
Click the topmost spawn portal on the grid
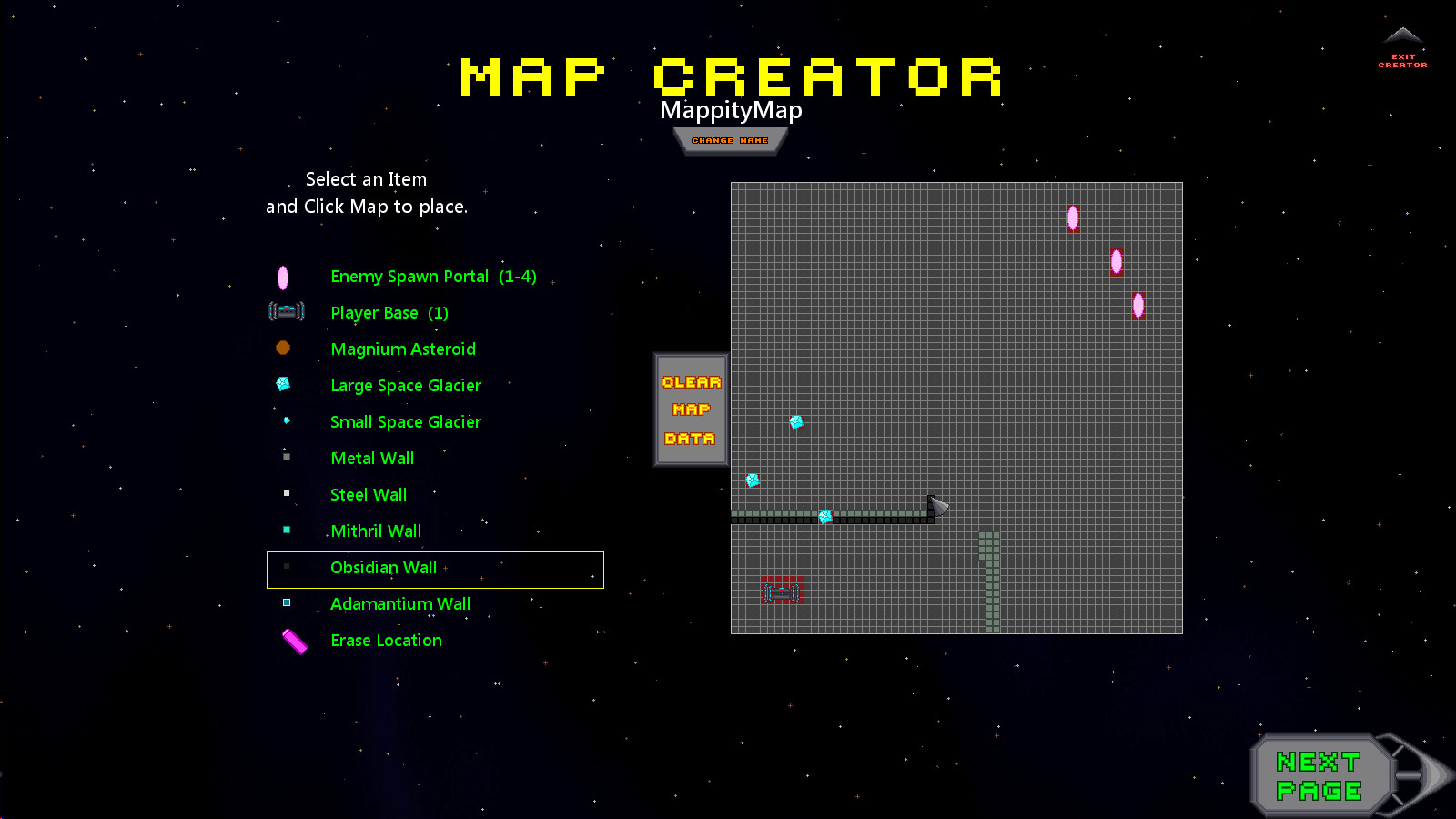[1072, 218]
